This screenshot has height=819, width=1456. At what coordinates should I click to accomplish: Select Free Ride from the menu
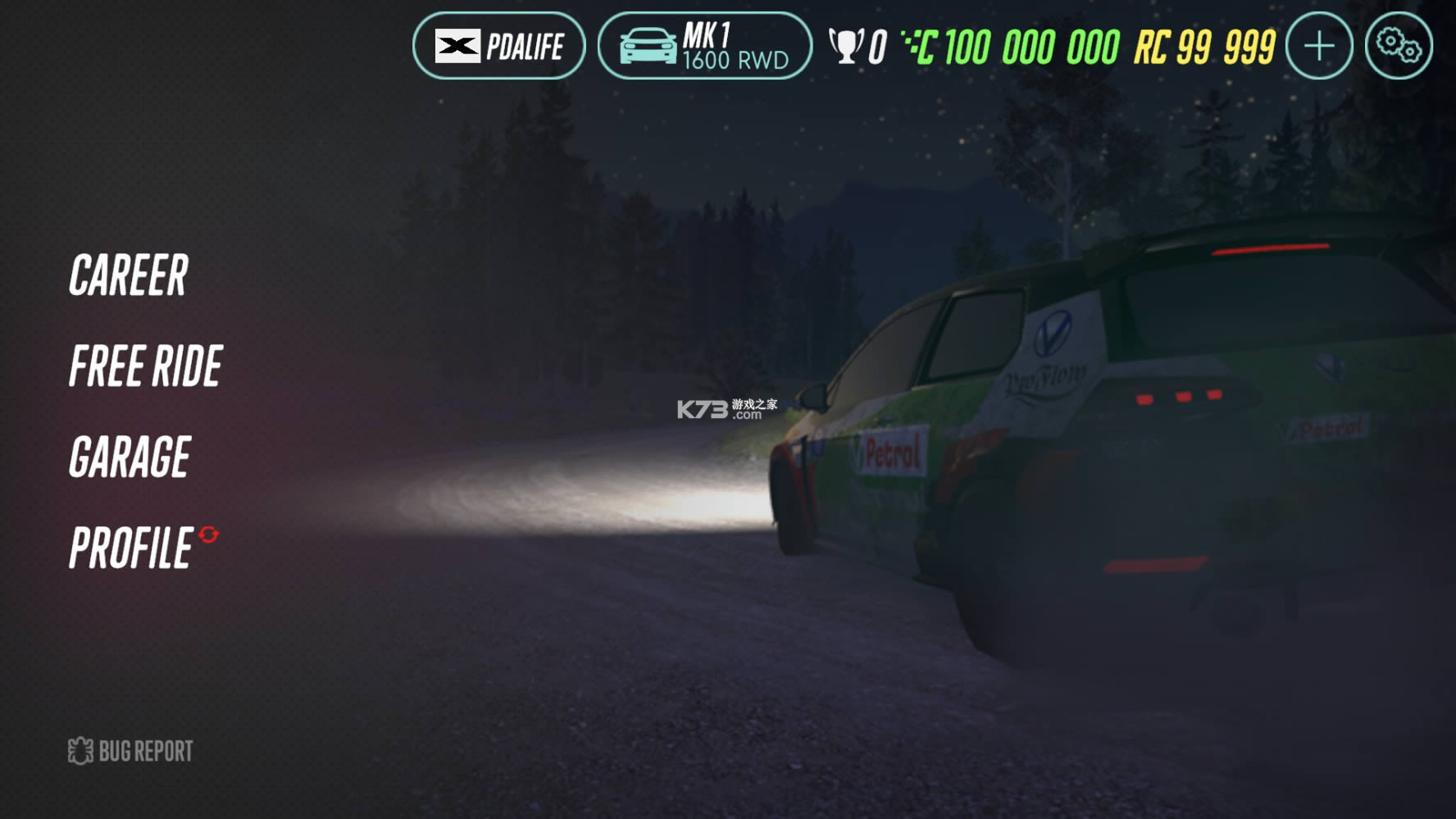tap(146, 366)
